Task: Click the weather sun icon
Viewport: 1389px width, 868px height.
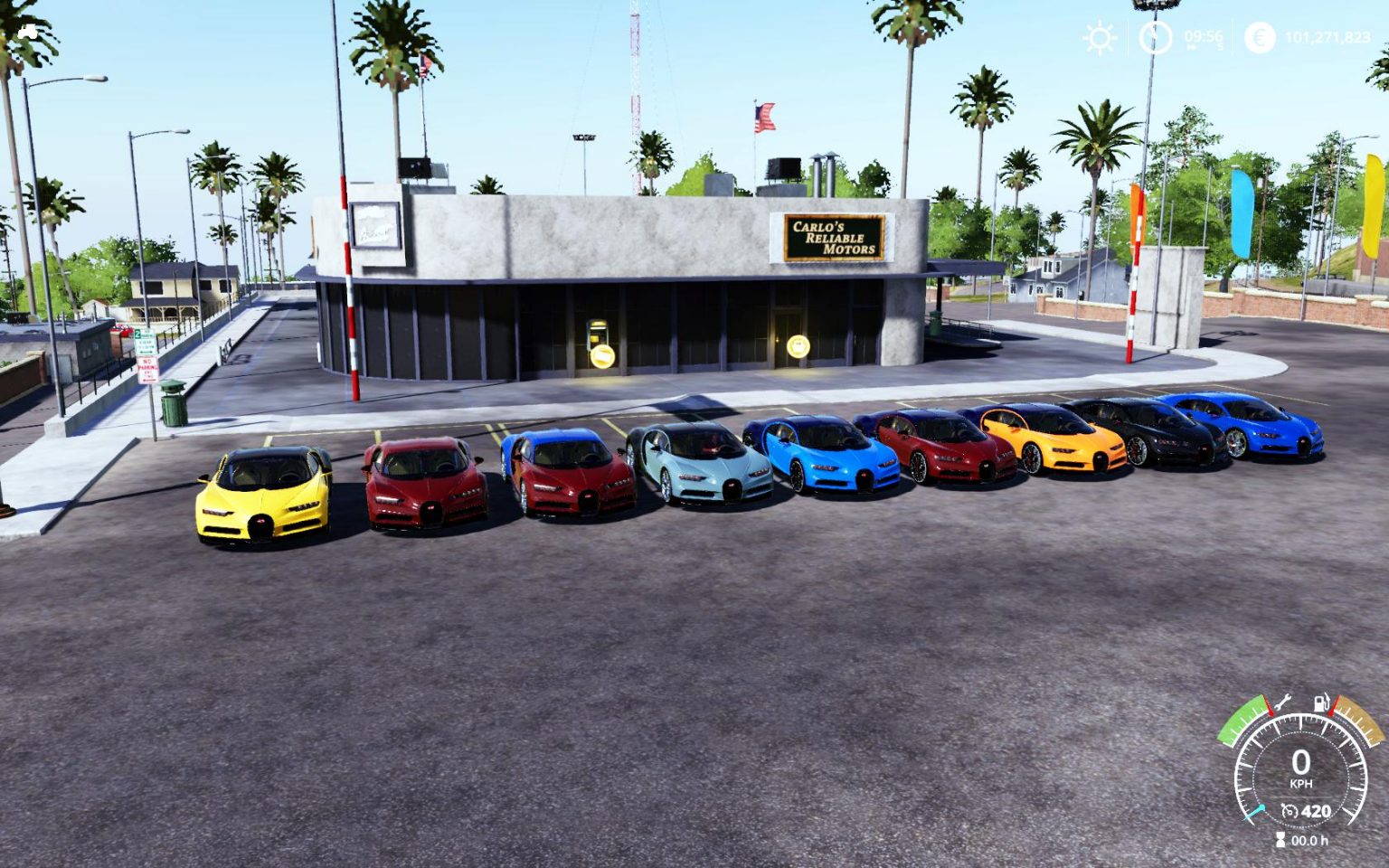Action: click(1100, 38)
